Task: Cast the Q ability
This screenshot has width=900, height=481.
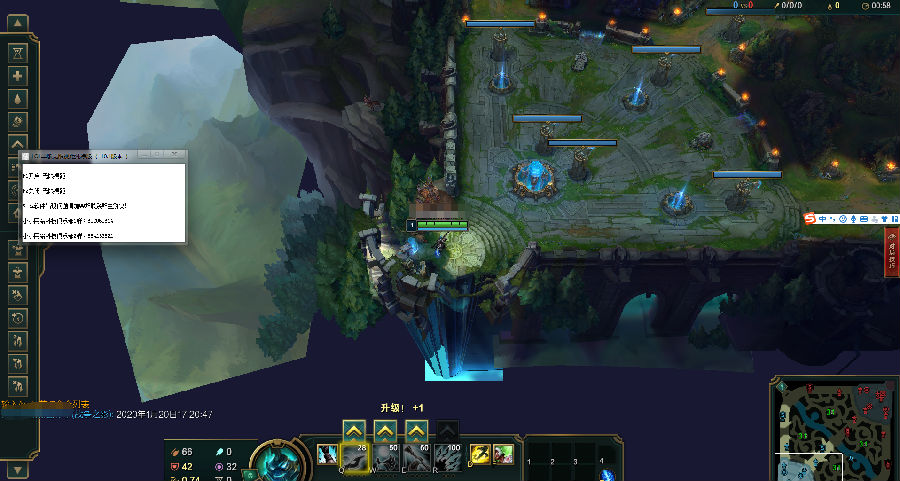Action: tap(355, 457)
